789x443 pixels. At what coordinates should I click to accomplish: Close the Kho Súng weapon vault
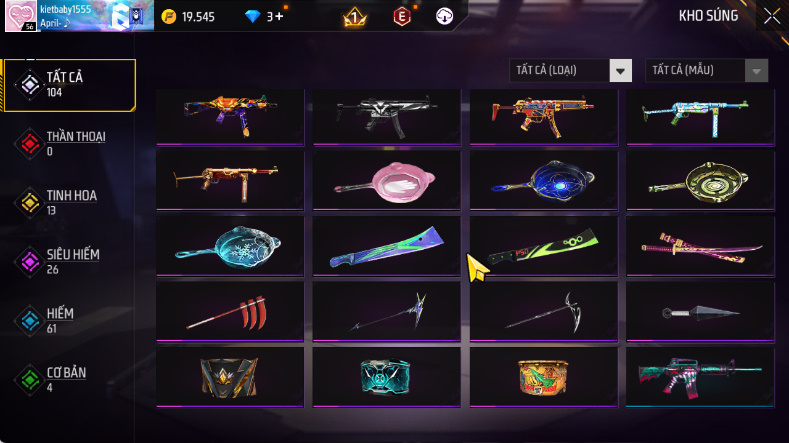coord(772,16)
